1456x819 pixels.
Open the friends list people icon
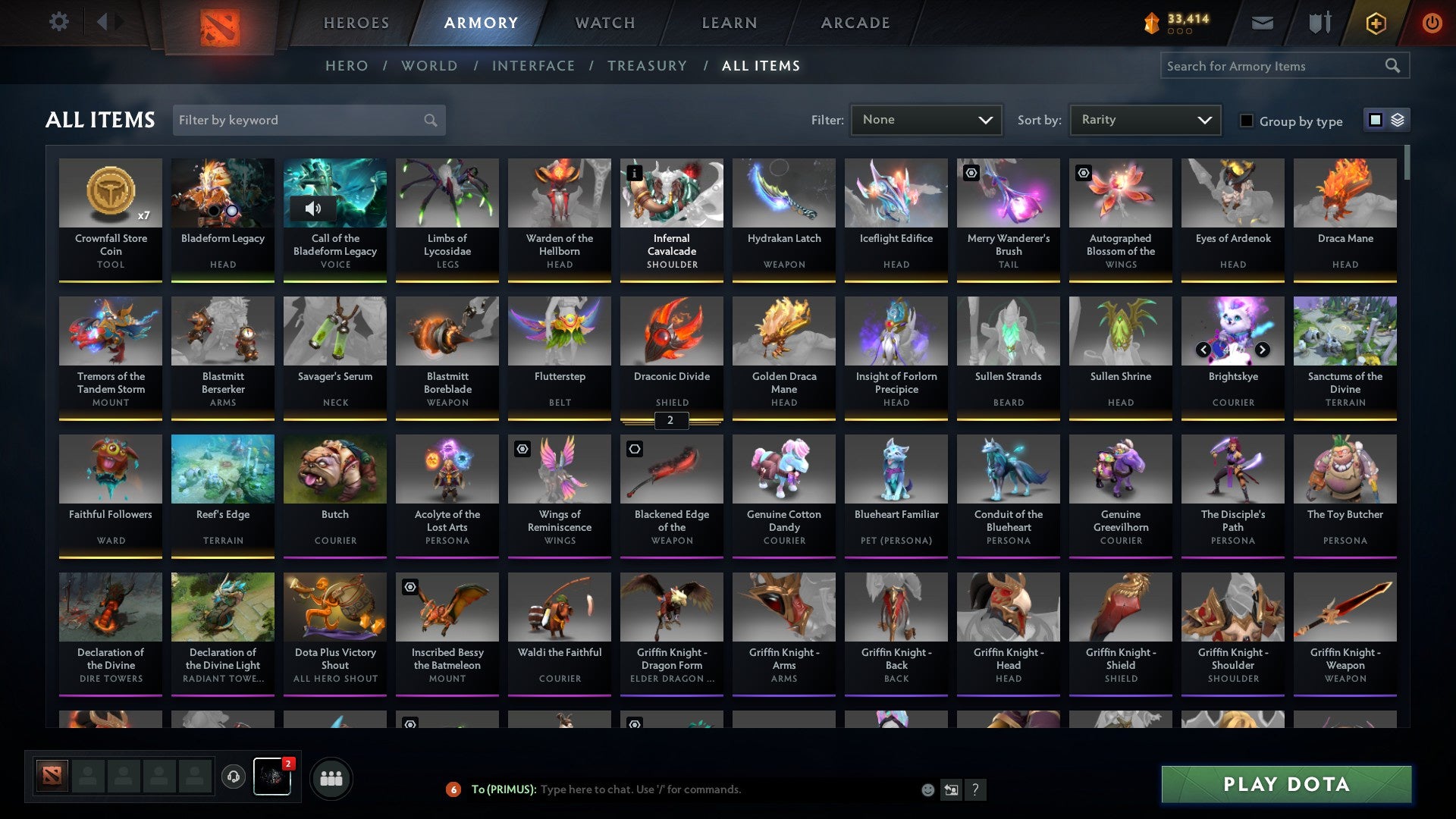coord(331,777)
